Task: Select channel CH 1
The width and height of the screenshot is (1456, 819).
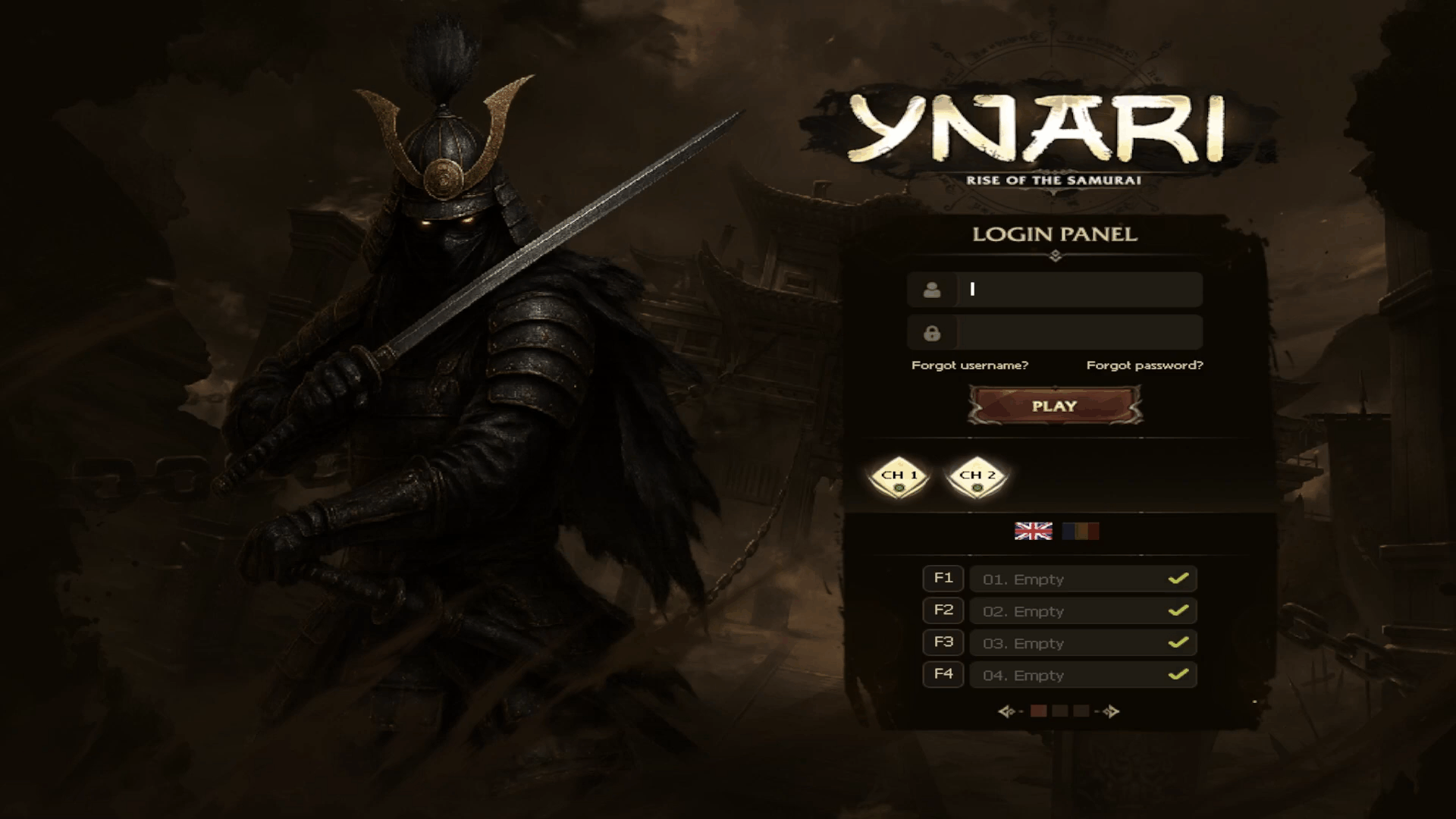Action: tap(899, 477)
